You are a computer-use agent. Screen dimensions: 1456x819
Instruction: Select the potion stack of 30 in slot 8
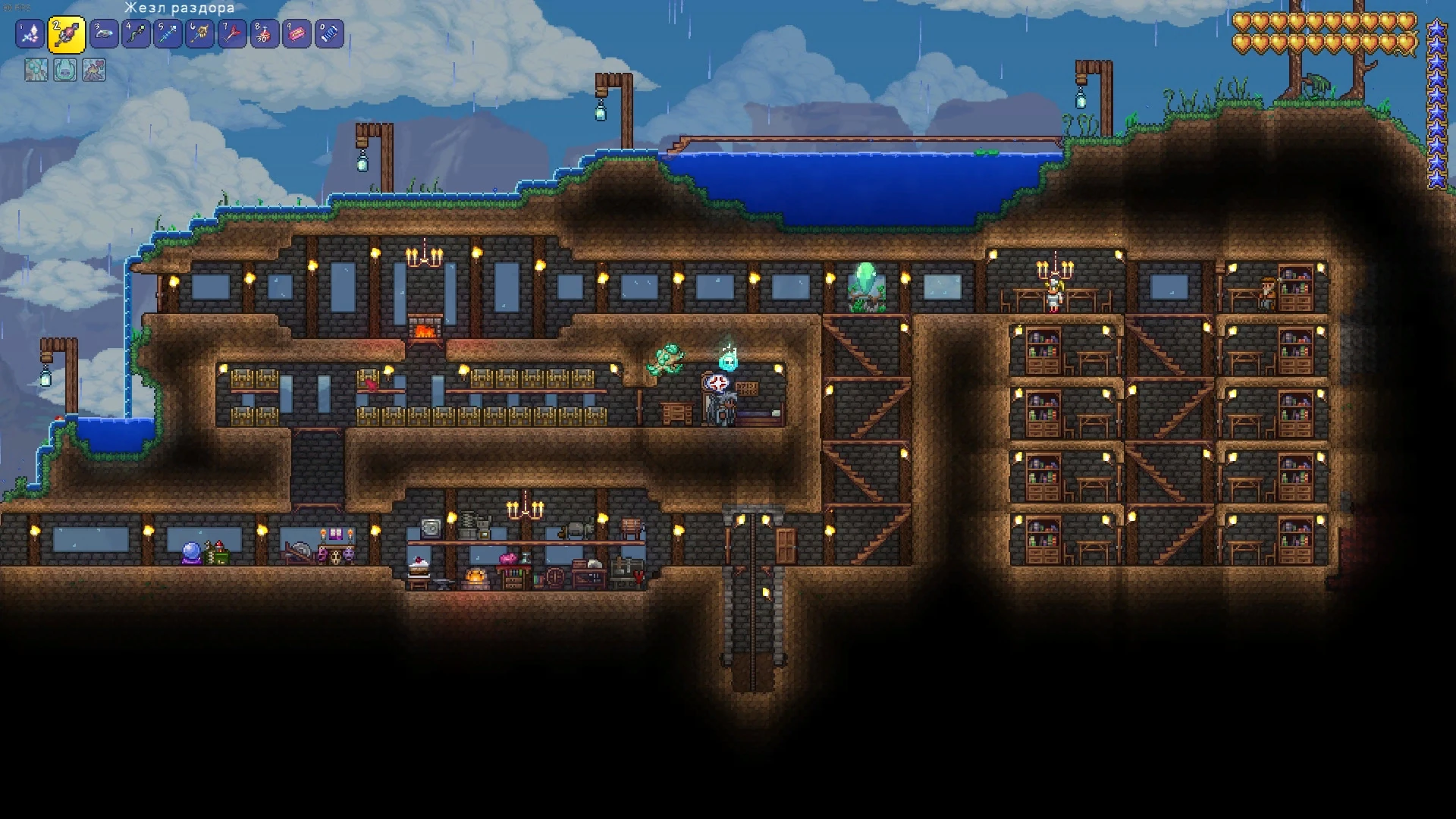pos(263,33)
